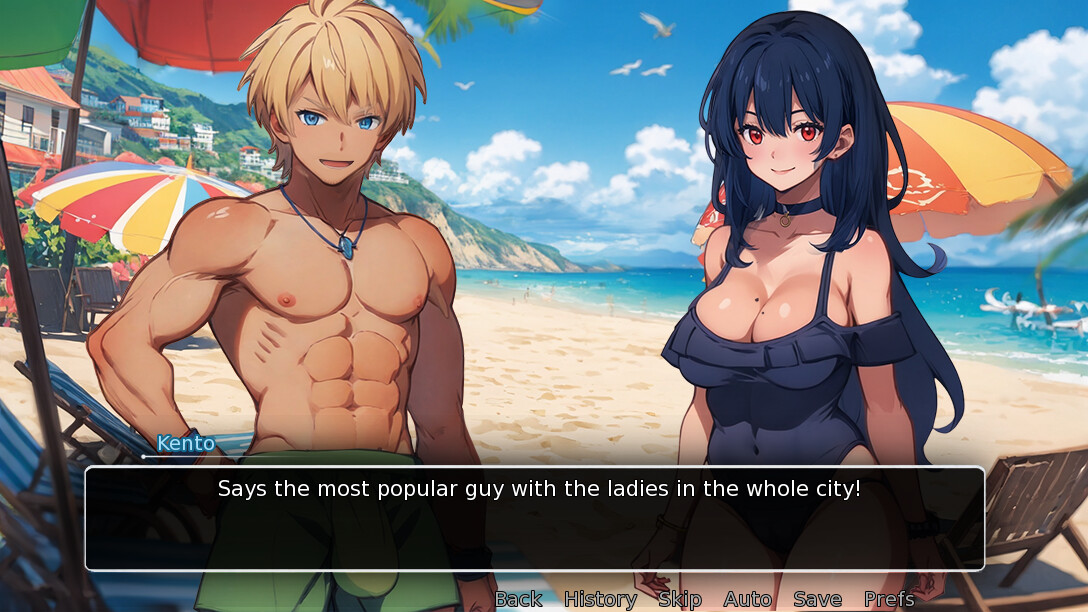The height and width of the screenshot is (612, 1088).
Task: Open the Prefs settings screen
Action: point(889,599)
